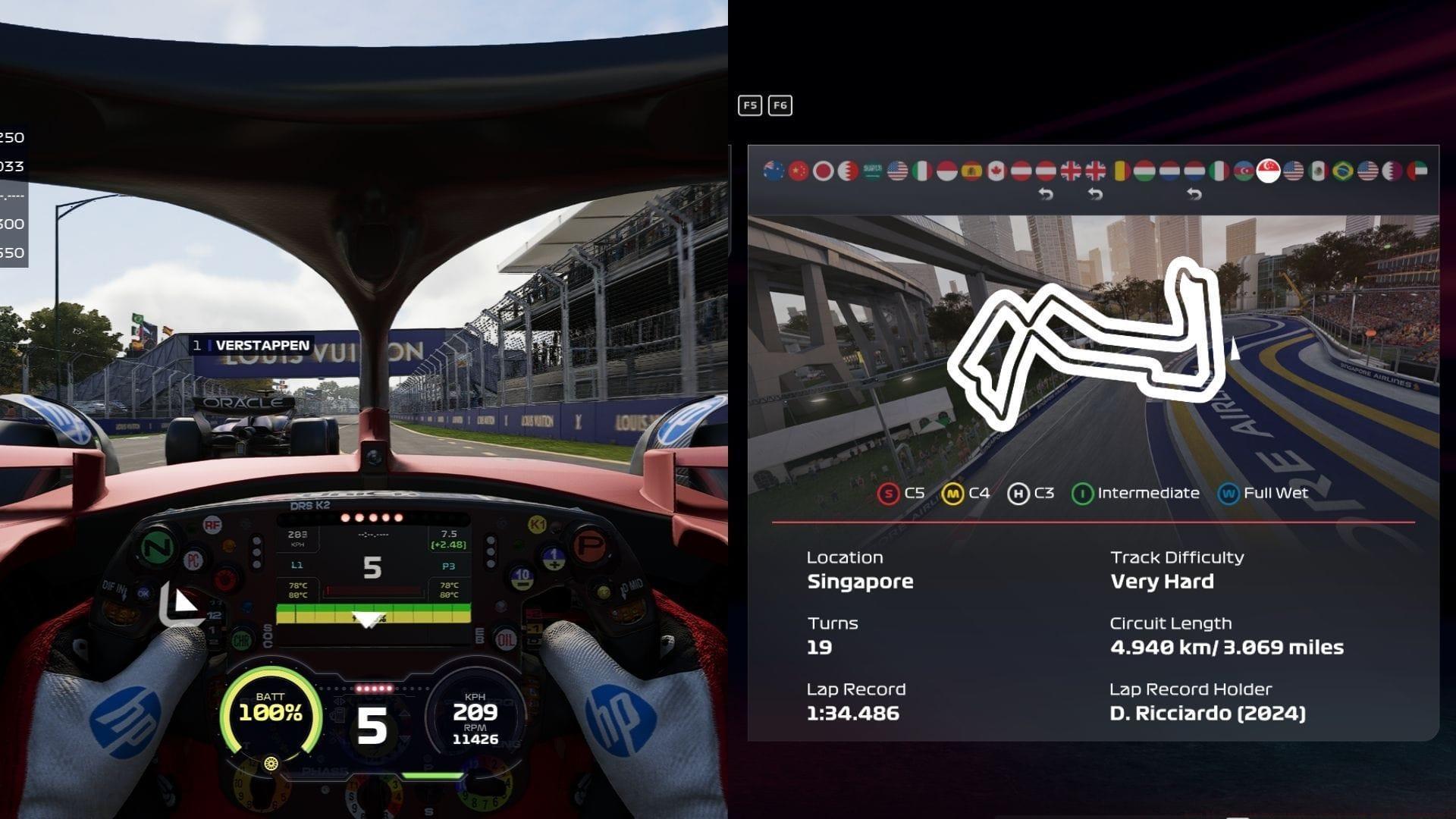Image resolution: width=1456 pixels, height=819 pixels.
Task: Click the battery 100% gauge on the wheel
Action: click(x=267, y=708)
